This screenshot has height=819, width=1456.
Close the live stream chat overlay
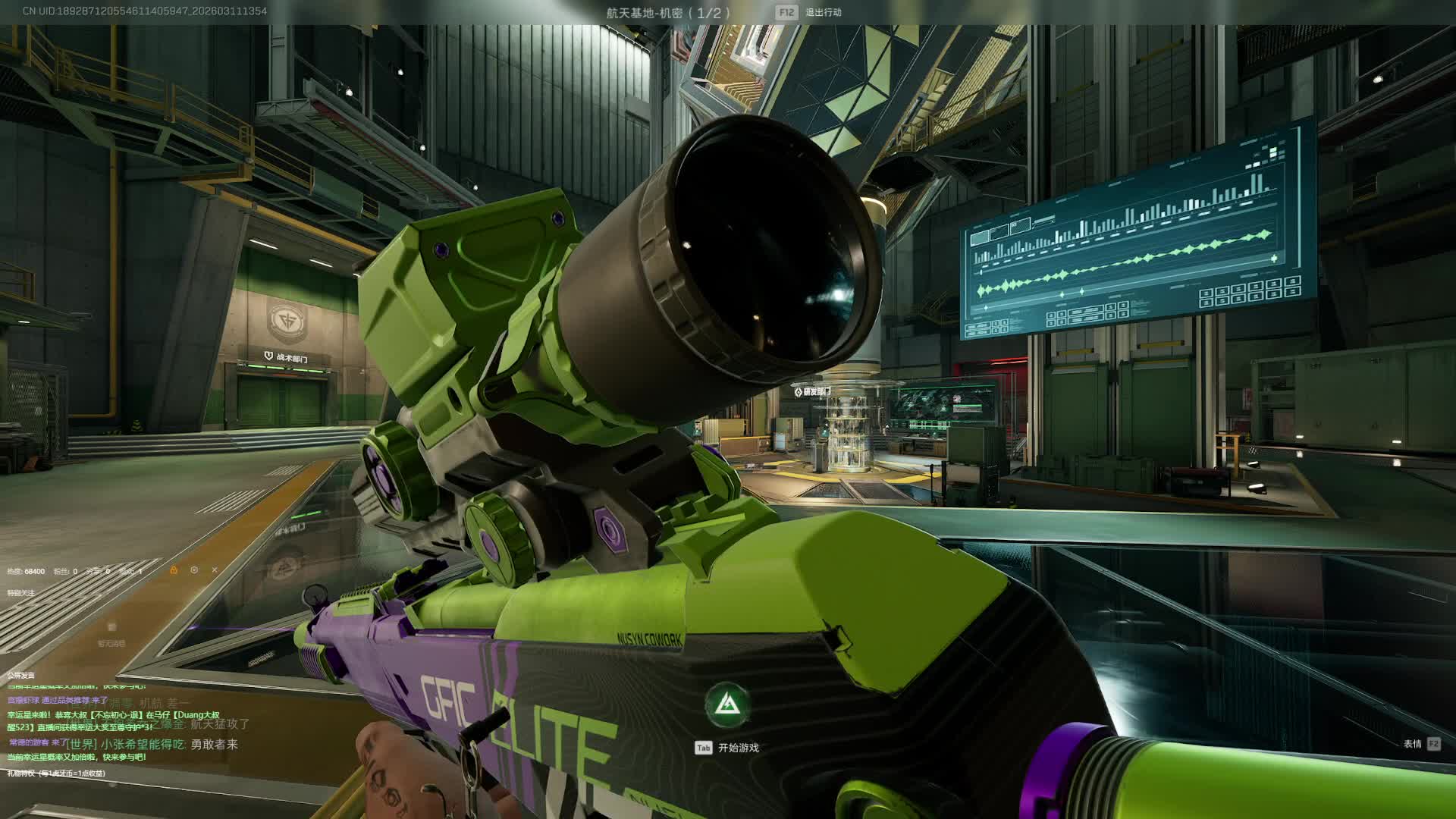pos(215,570)
